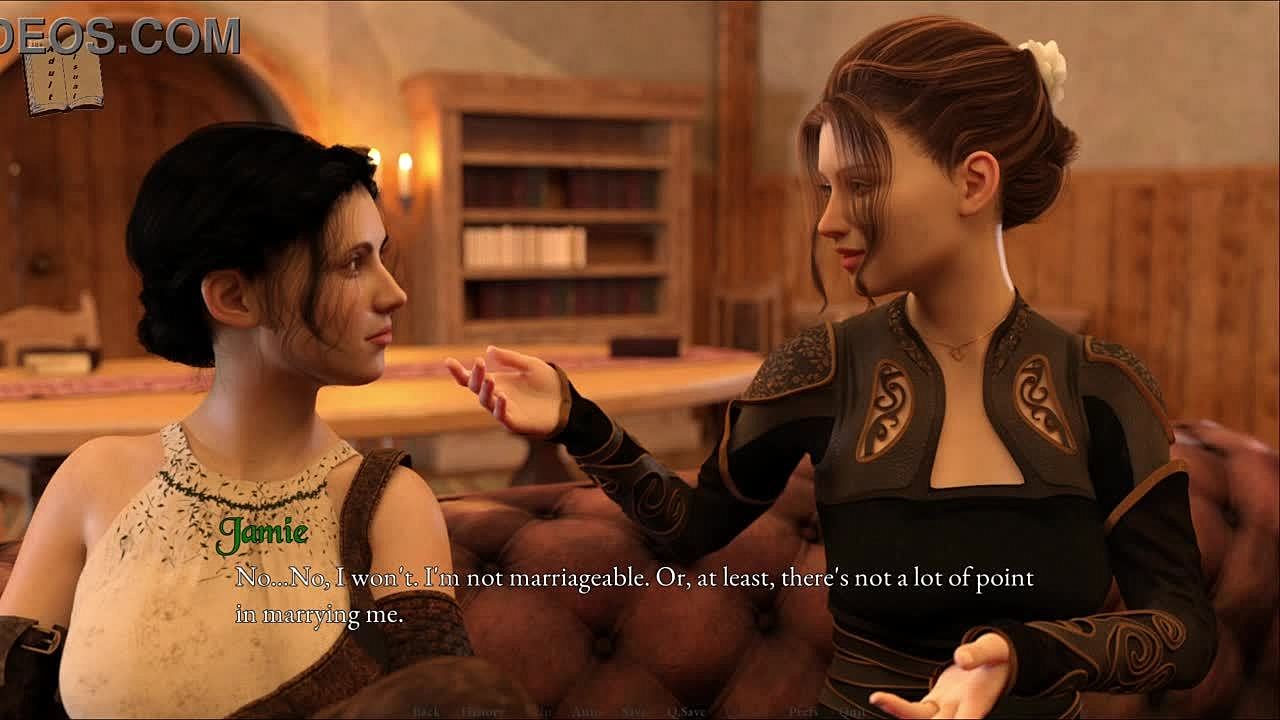Toggle Auto-advance mode

(586, 712)
